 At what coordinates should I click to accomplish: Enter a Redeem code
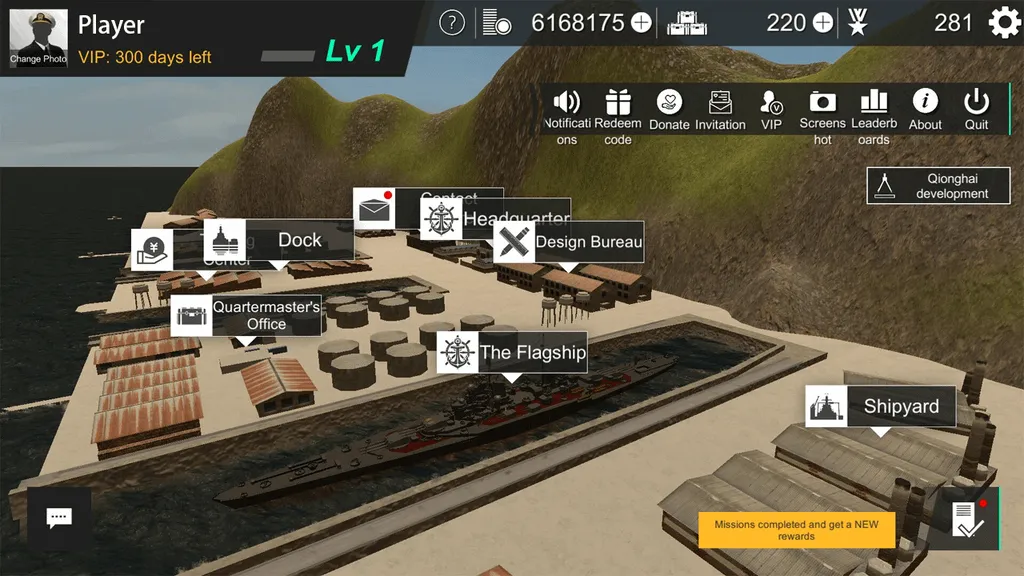tap(618, 114)
